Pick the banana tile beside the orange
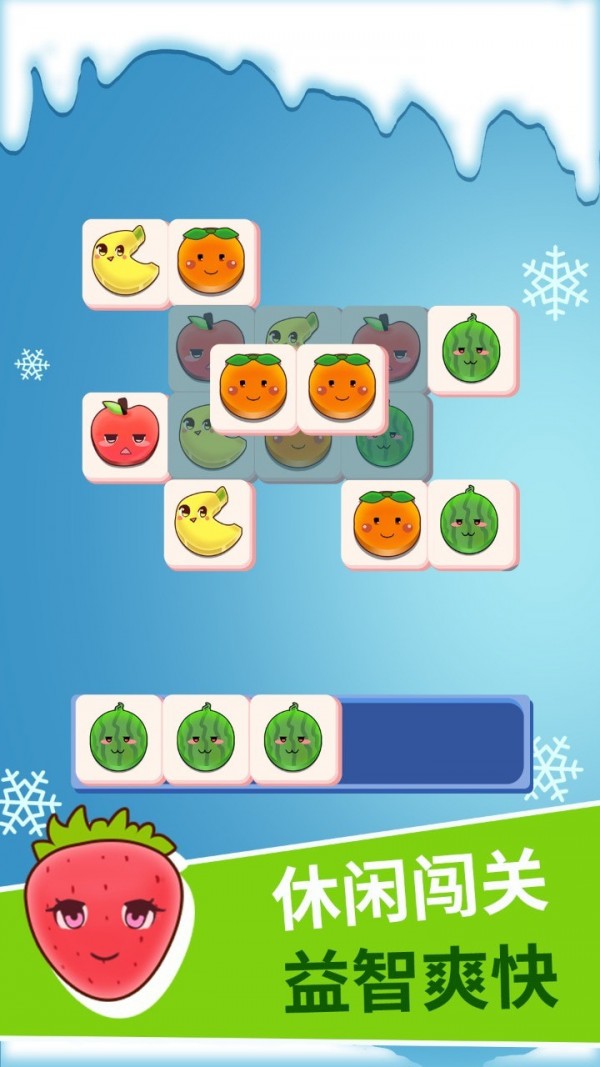600x1067 pixels. pos(125,263)
